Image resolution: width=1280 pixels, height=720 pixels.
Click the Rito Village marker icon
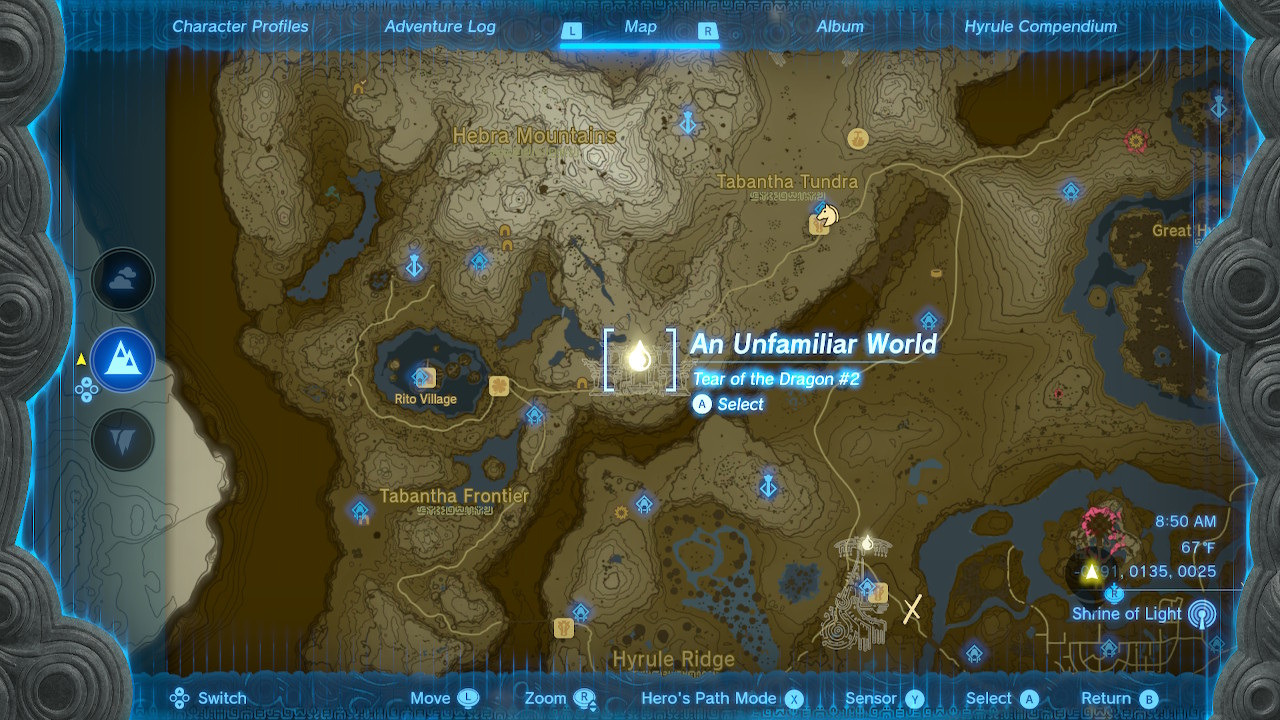pos(423,378)
